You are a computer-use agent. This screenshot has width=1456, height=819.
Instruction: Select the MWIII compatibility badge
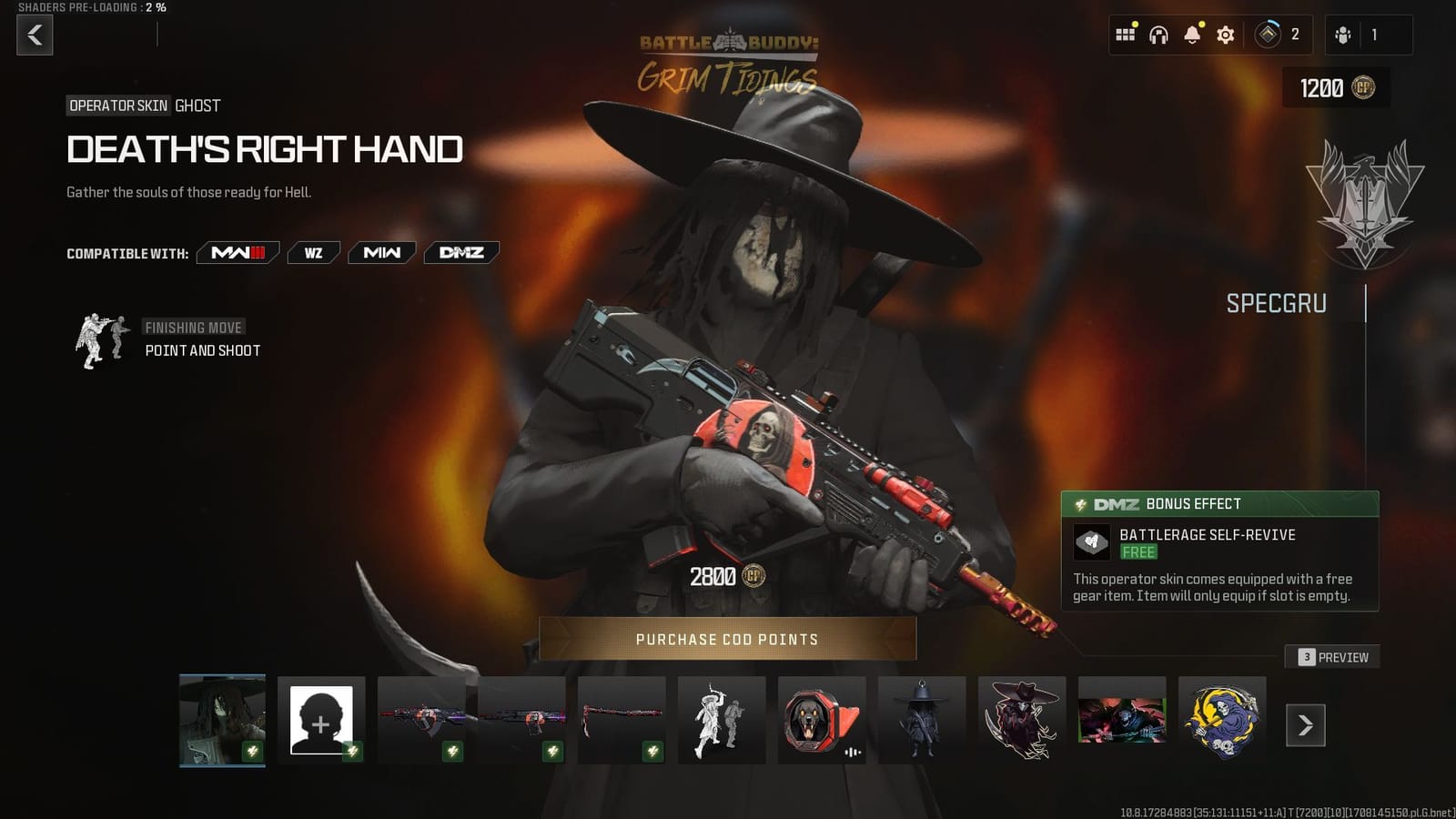click(x=237, y=253)
